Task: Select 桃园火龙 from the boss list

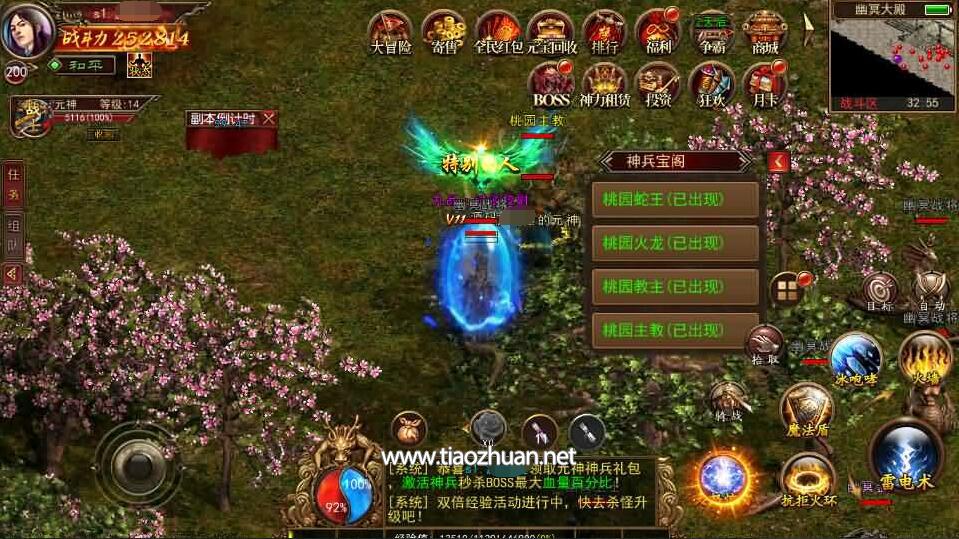Action: (x=675, y=243)
